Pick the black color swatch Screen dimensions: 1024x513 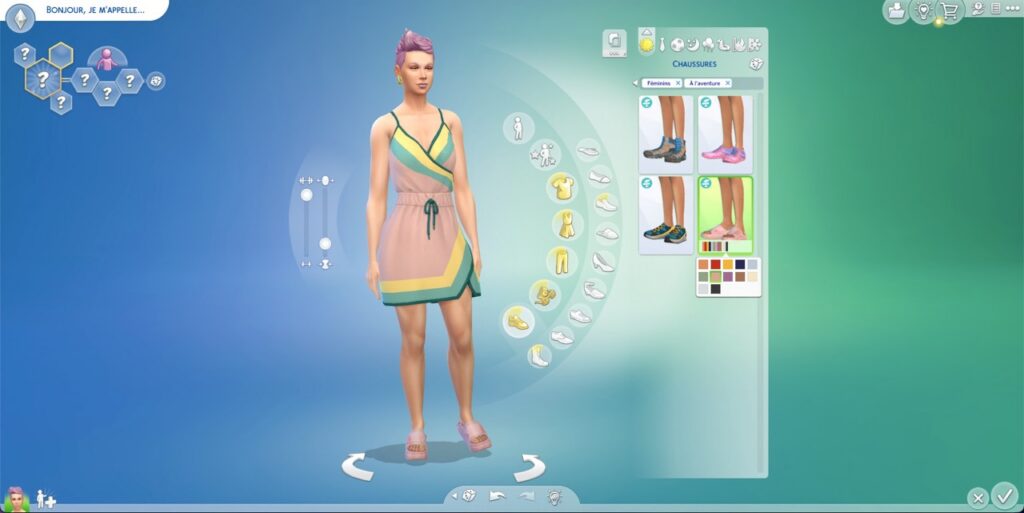pyautogui.click(x=715, y=289)
